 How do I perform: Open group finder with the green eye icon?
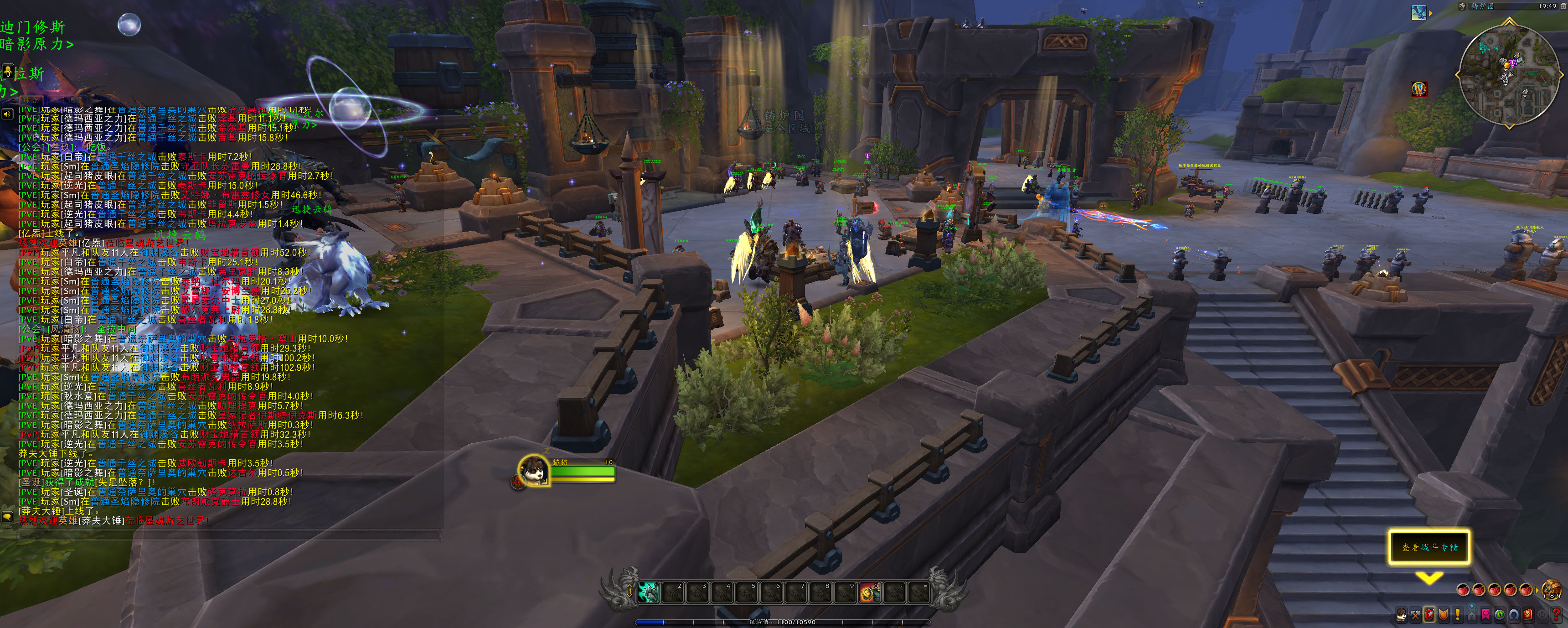click(1500, 615)
